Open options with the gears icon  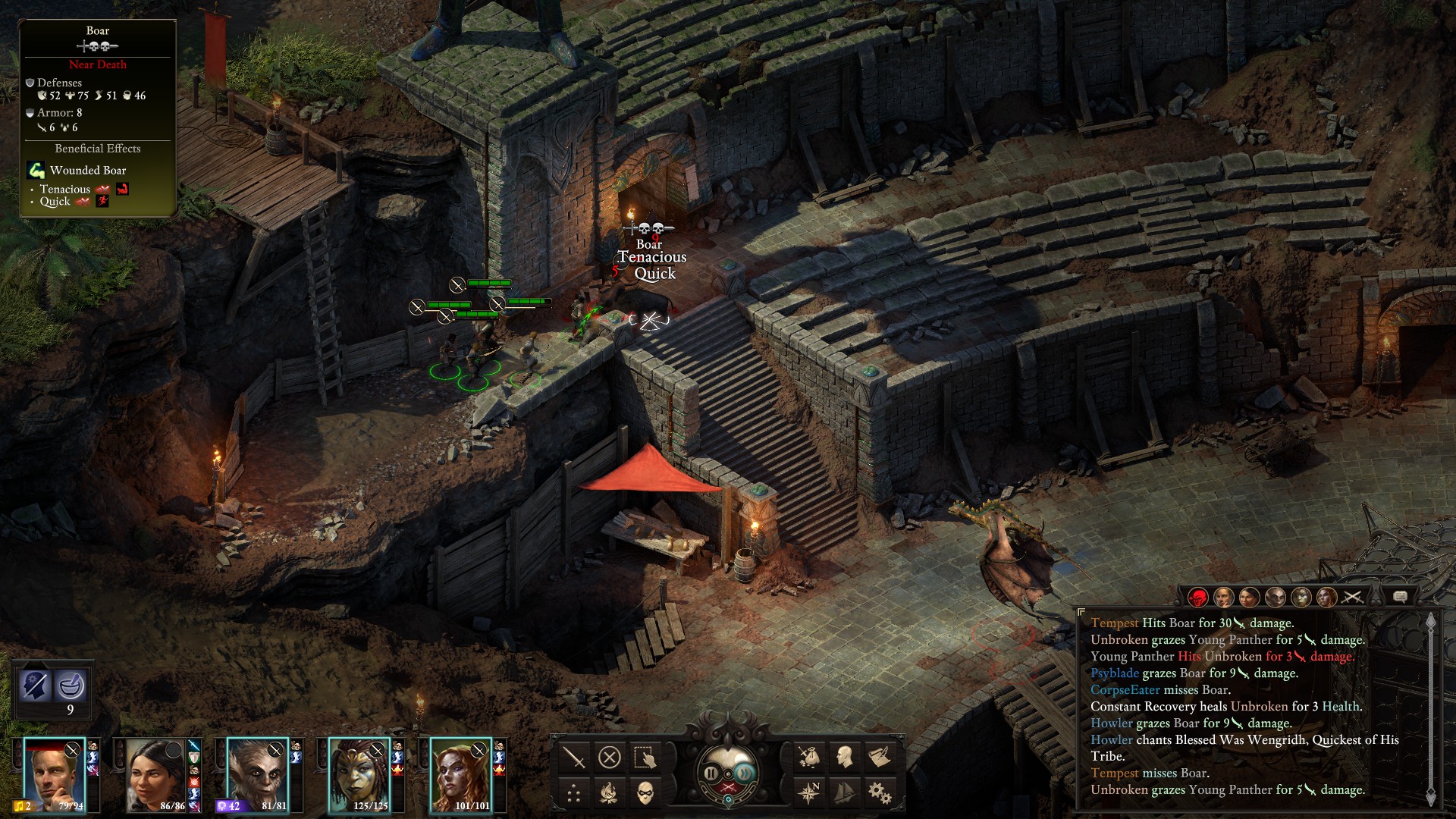[880, 793]
